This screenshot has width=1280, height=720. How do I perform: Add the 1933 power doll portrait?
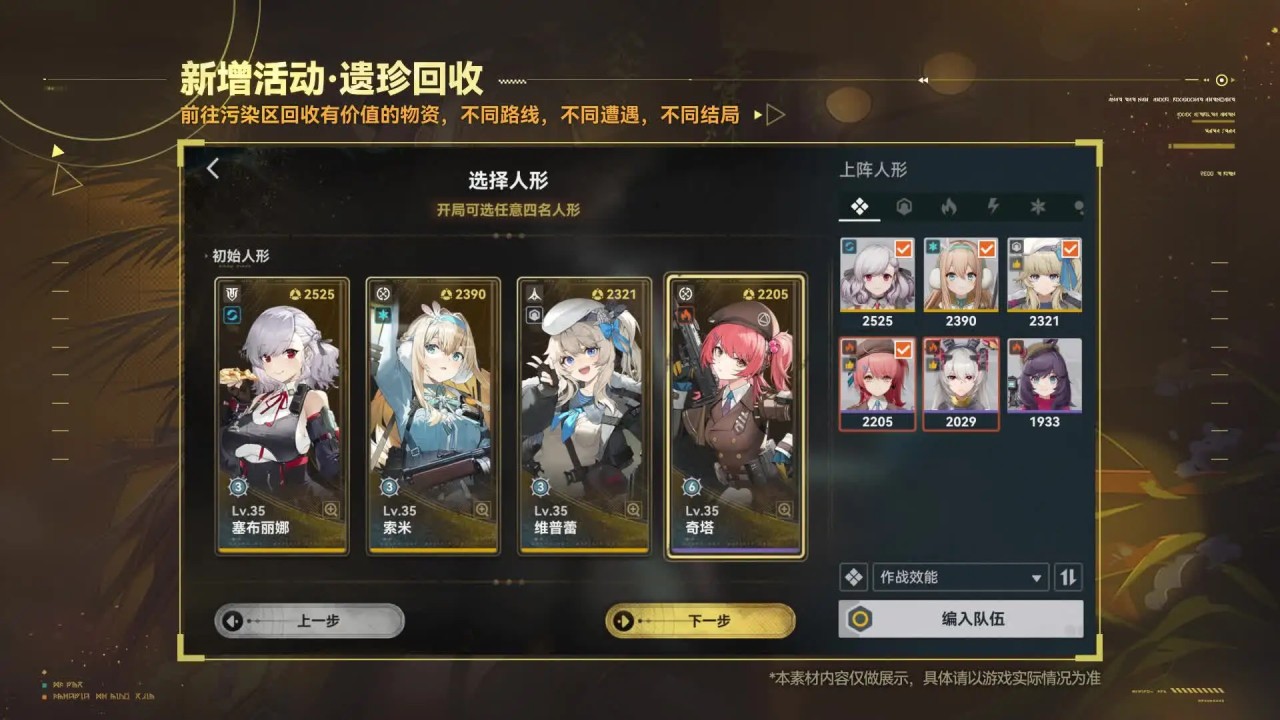pyautogui.click(x=1044, y=376)
